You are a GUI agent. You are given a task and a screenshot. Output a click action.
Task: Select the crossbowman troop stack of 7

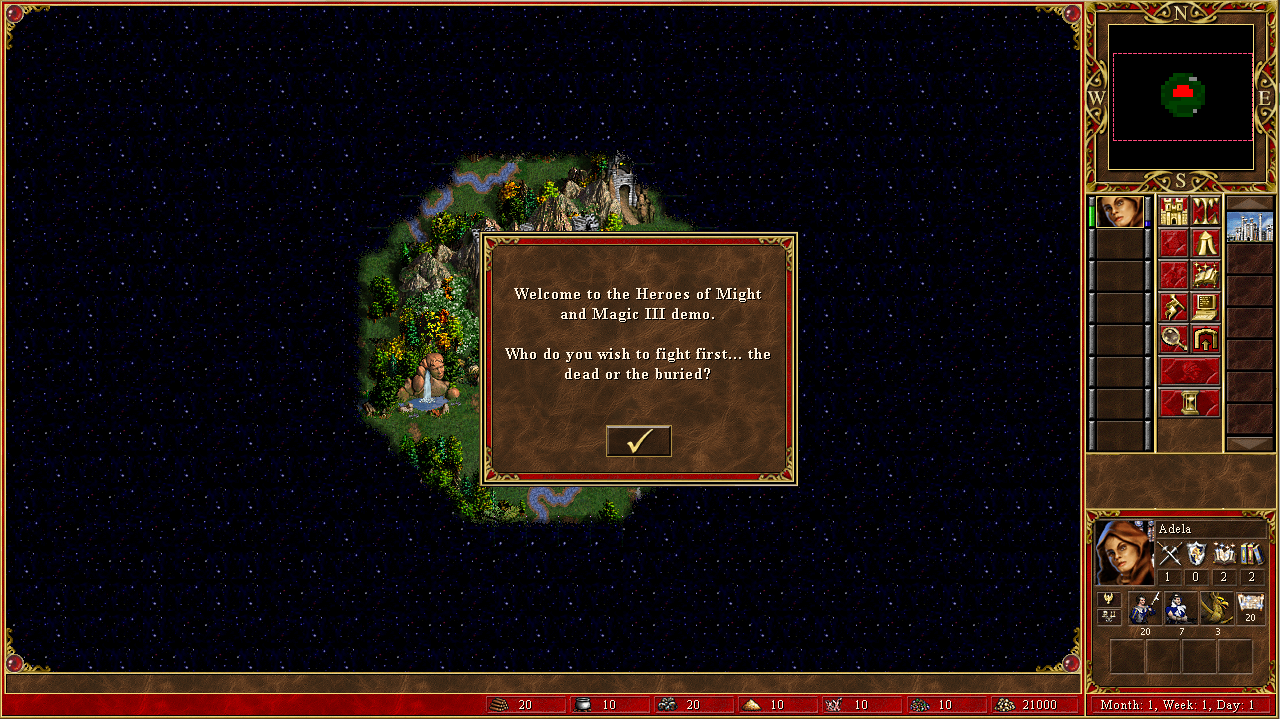pyautogui.click(x=1180, y=608)
